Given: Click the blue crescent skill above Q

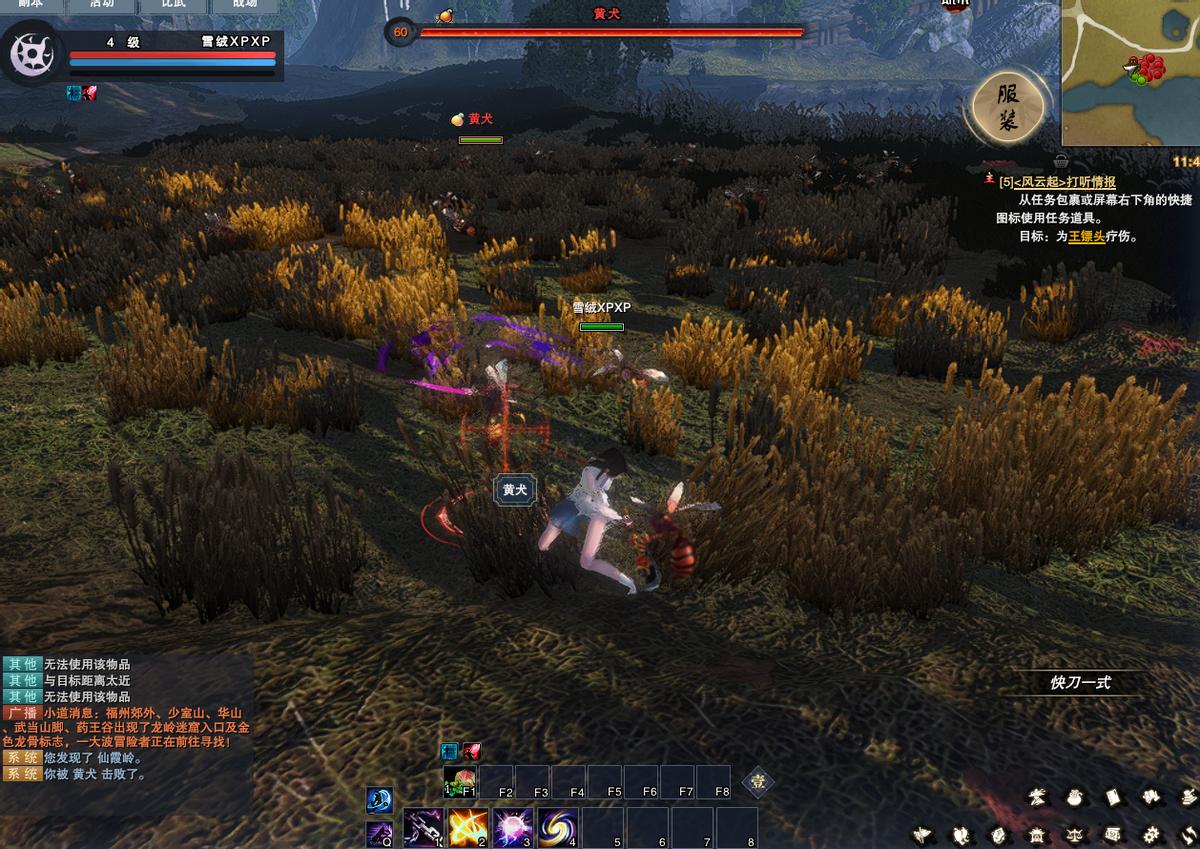Looking at the screenshot, I should tap(380, 799).
